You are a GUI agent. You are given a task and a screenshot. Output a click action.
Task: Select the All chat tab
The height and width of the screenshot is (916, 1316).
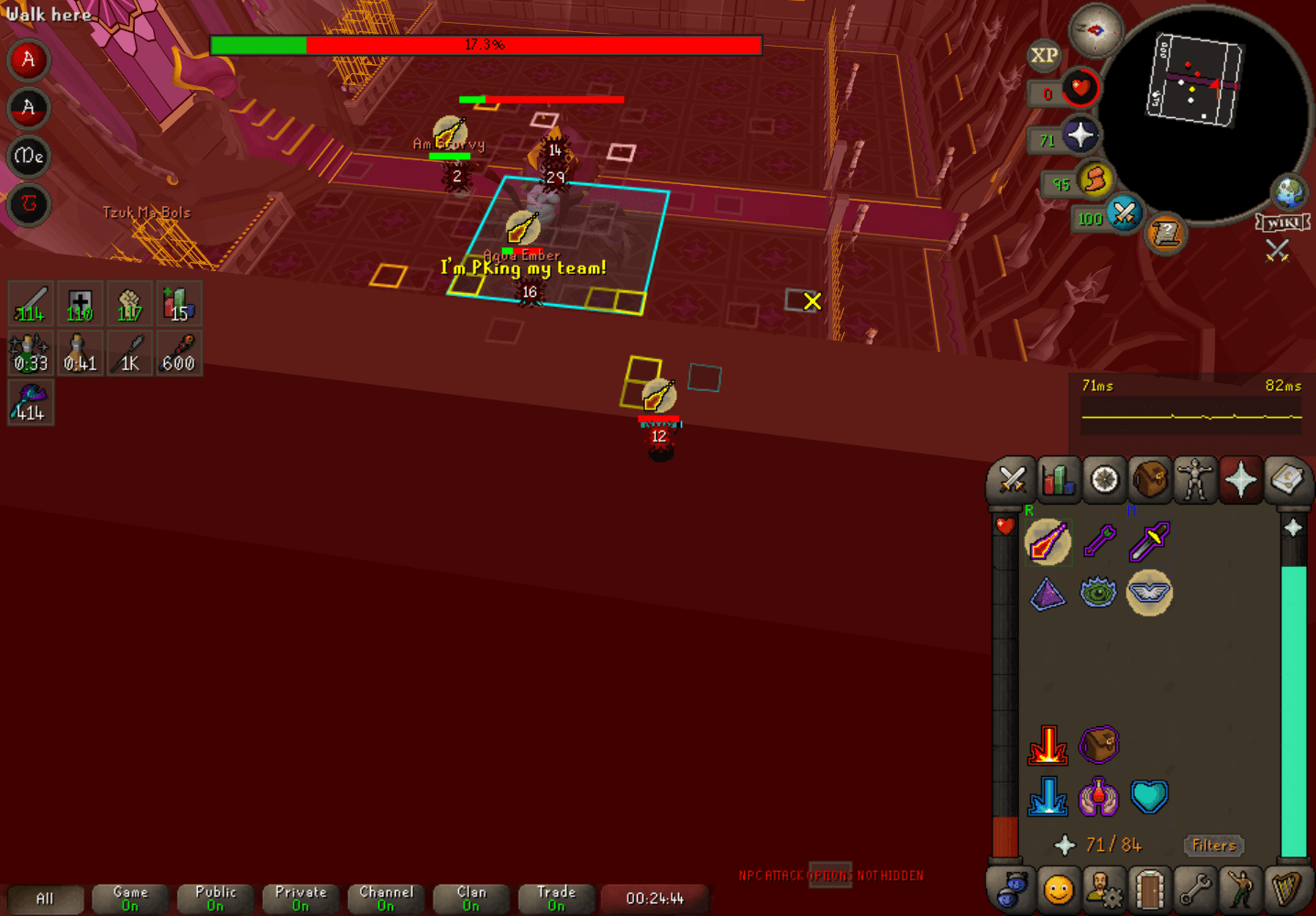coord(44,898)
